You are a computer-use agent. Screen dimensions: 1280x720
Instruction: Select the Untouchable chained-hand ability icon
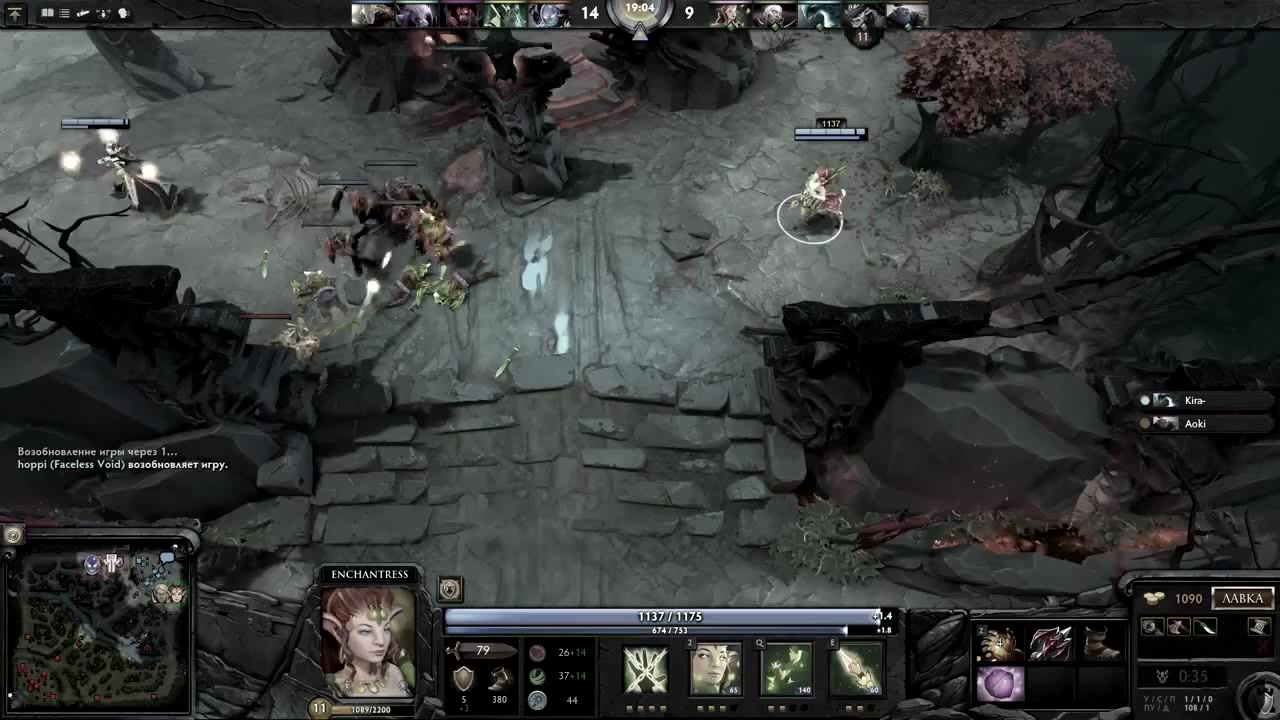click(646, 669)
